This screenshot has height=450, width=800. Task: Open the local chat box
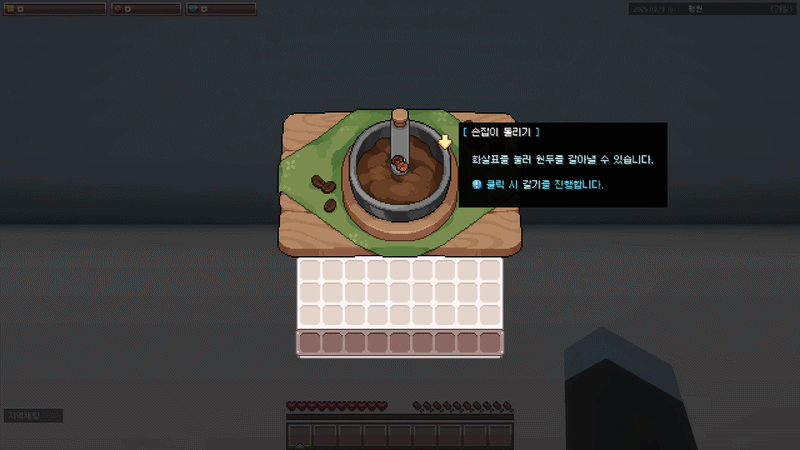[33, 415]
